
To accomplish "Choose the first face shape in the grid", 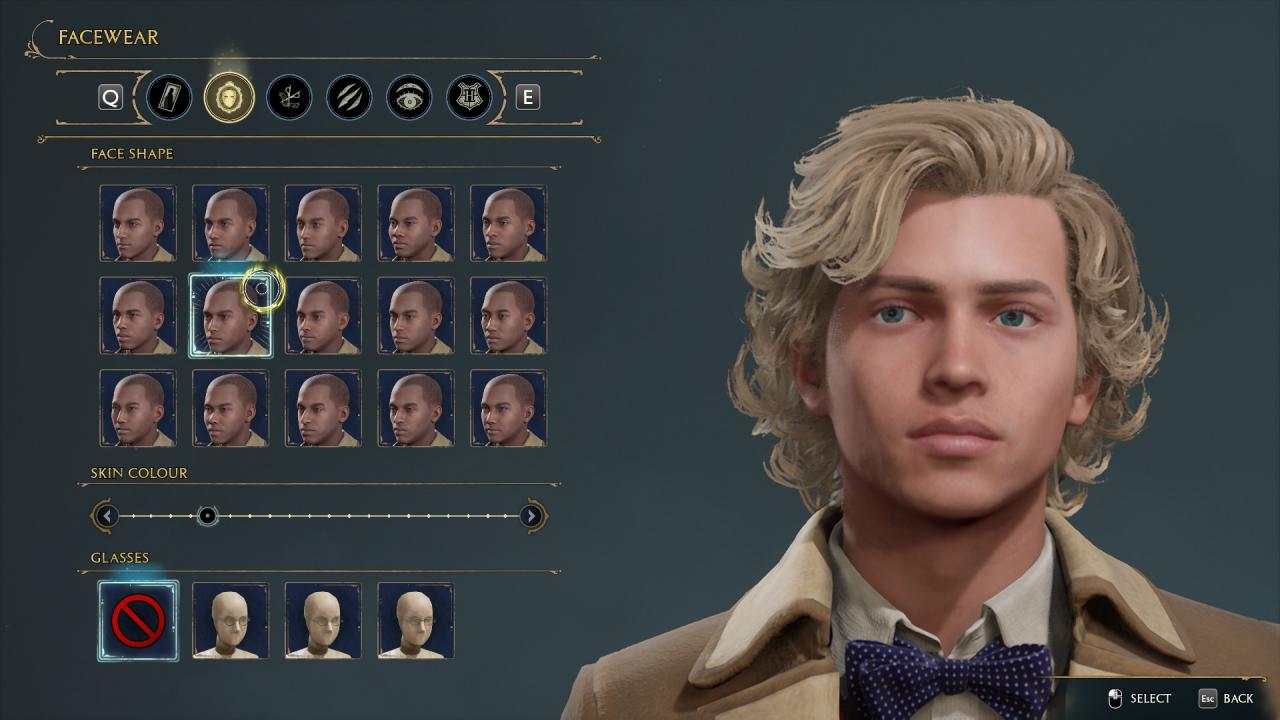I will click(138, 222).
